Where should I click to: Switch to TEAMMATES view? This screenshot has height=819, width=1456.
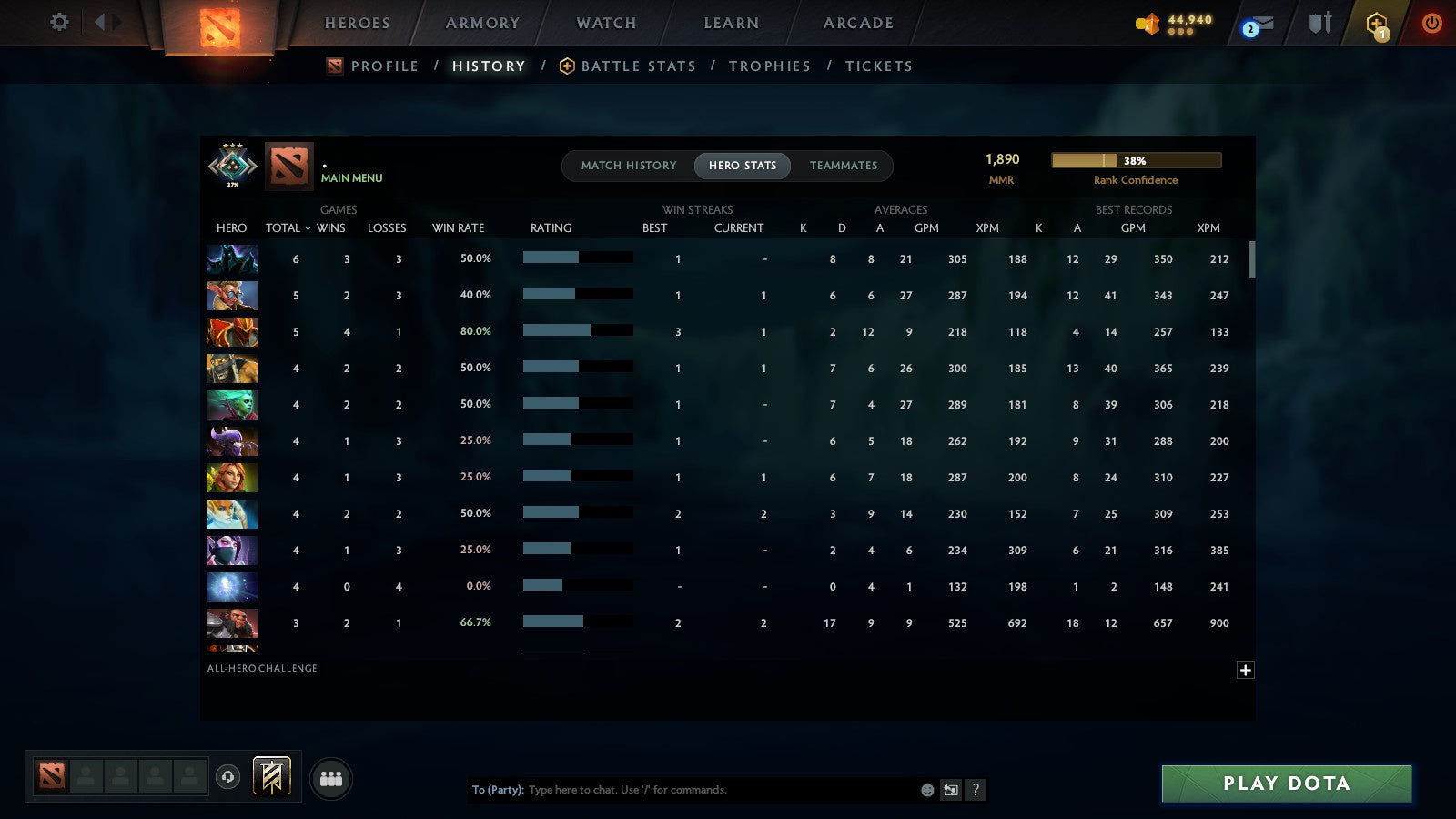[x=844, y=166]
